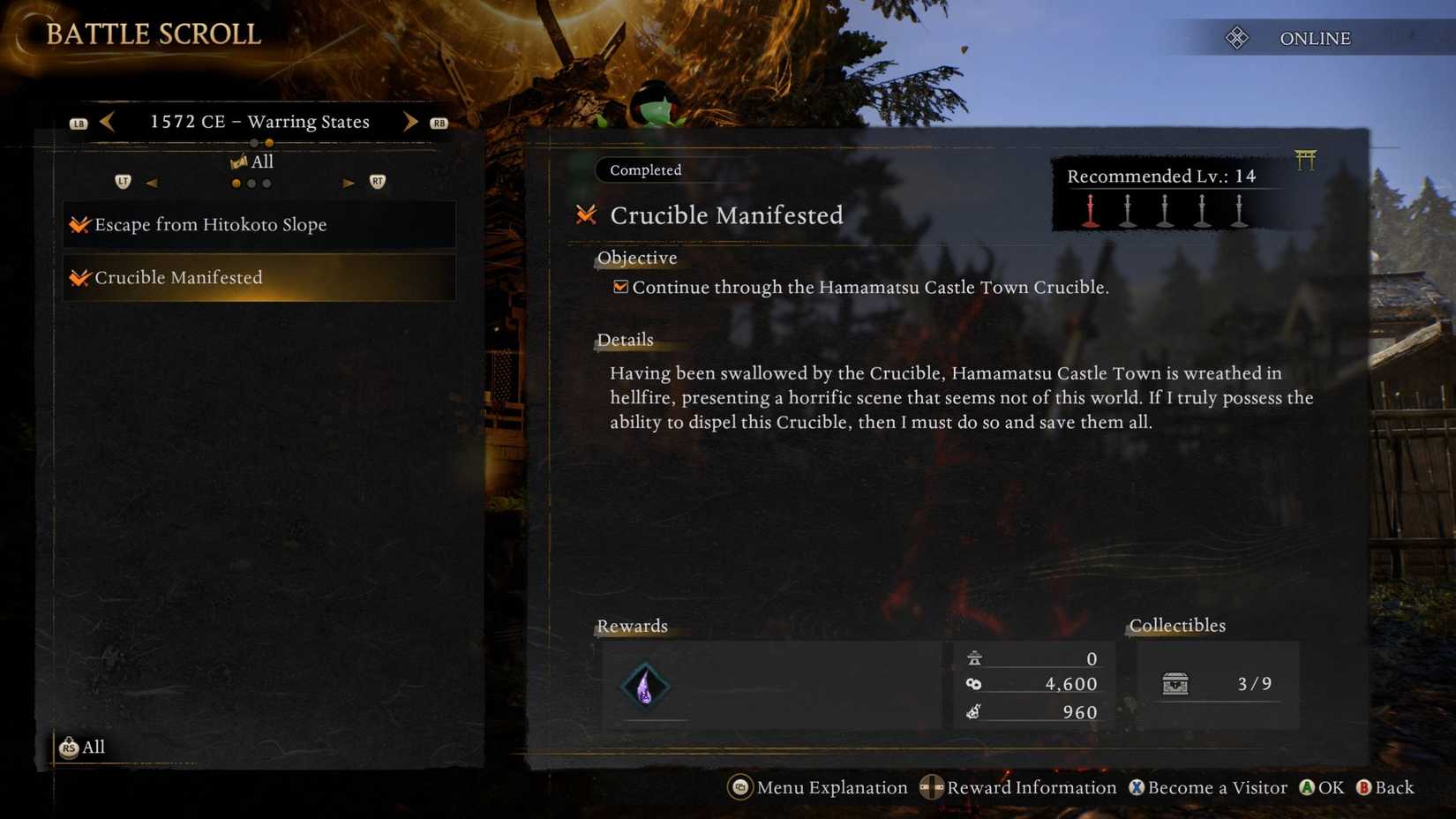Click the first red sword on the difficulty gauge
This screenshot has width=1456, height=819.
pos(1089,210)
